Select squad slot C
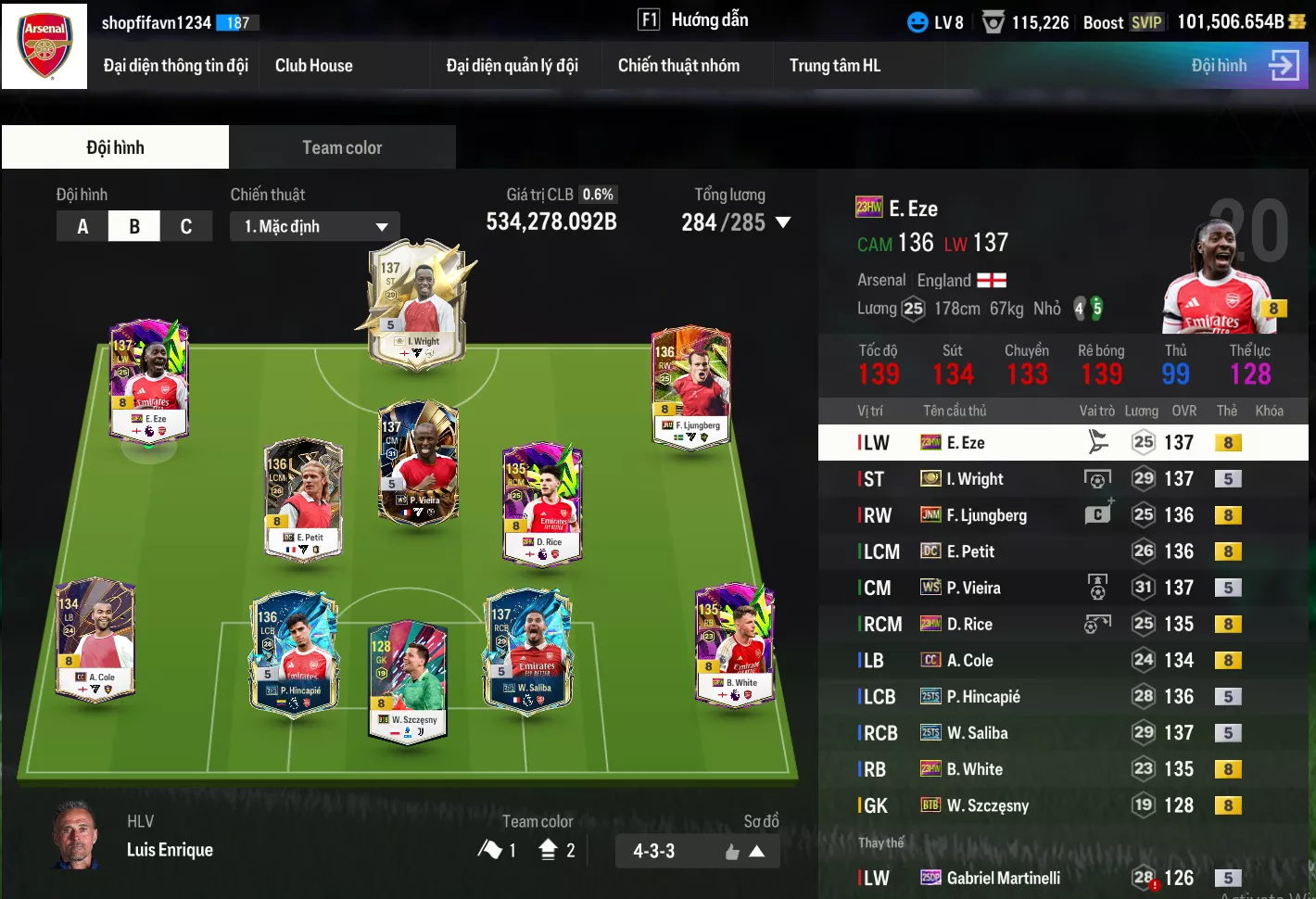Image resolution: width=1316 pixels, height=899 pixels. pyautogui.click(x=186, y=226)
